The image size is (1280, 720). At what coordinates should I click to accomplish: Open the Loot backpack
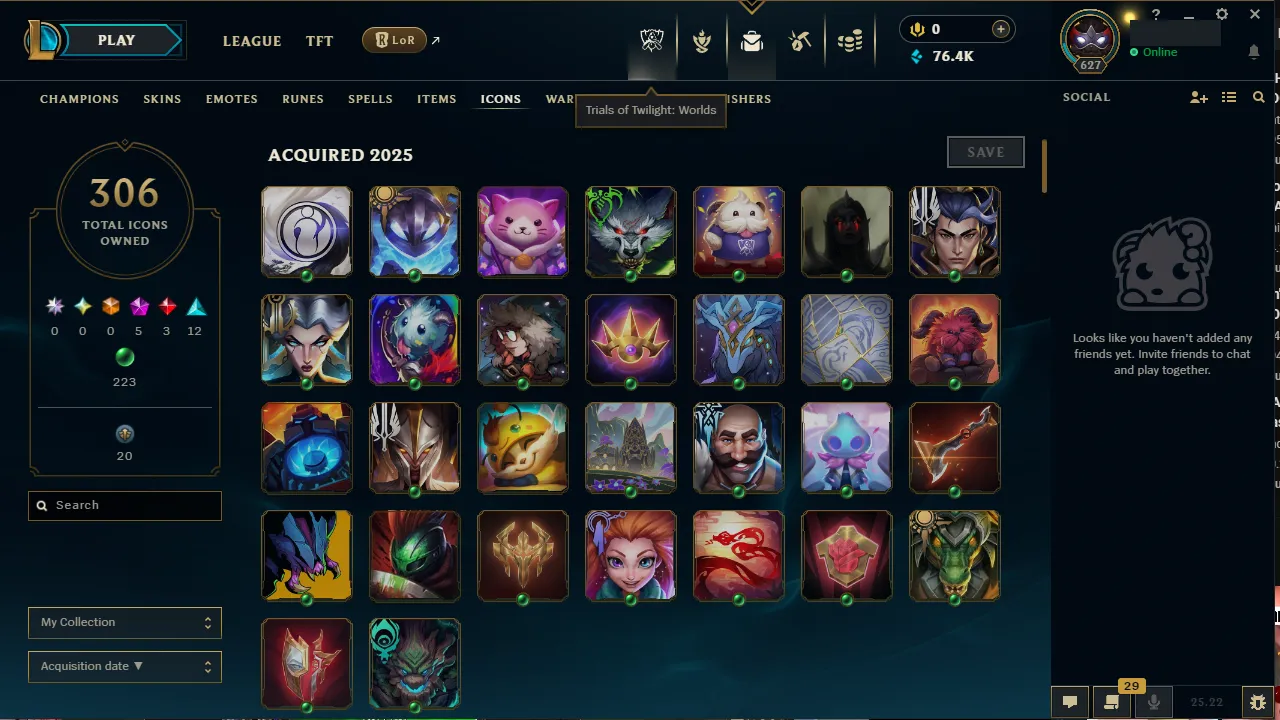(752, 41)
